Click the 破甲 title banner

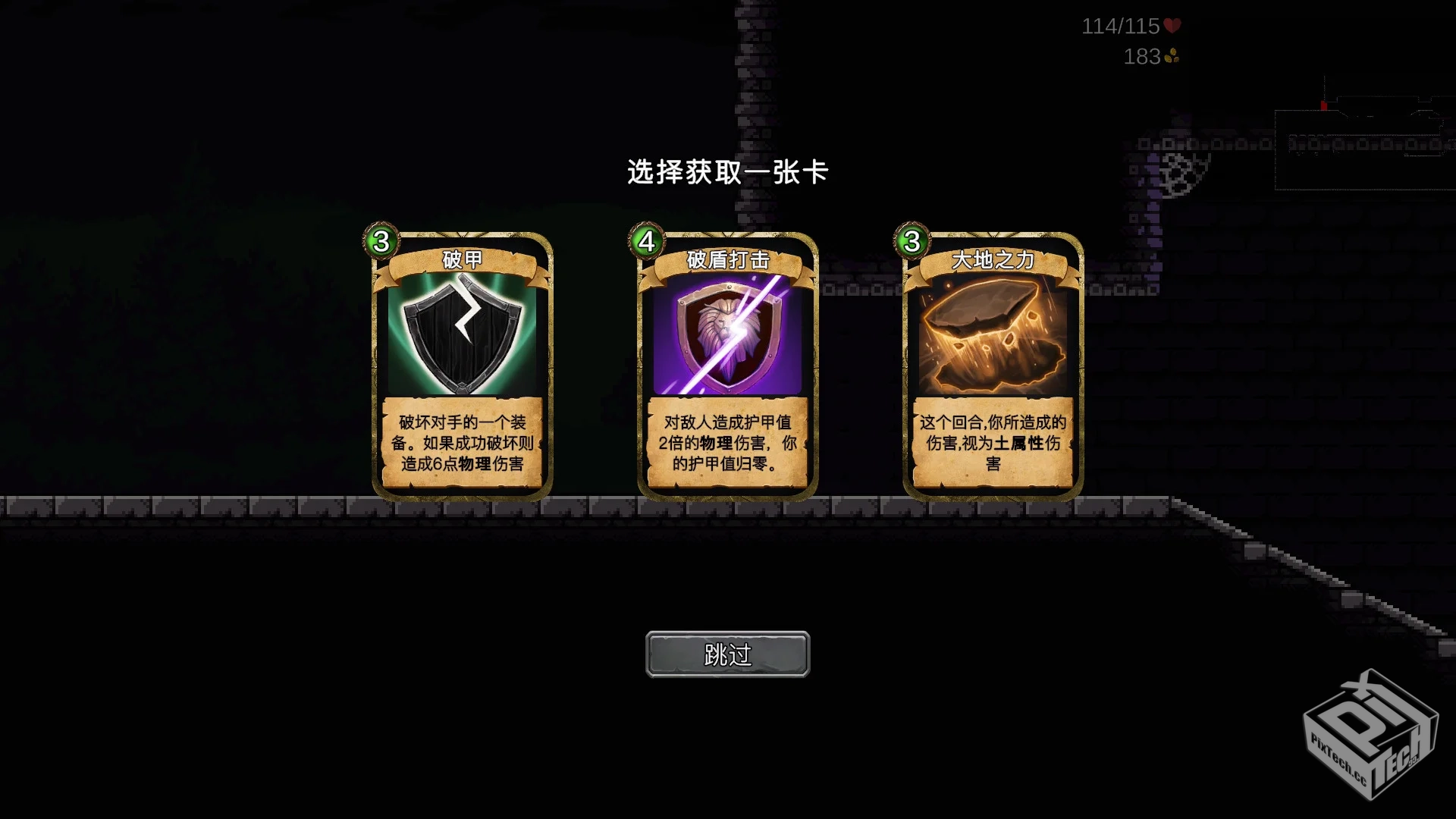click(x=463, y=260)
